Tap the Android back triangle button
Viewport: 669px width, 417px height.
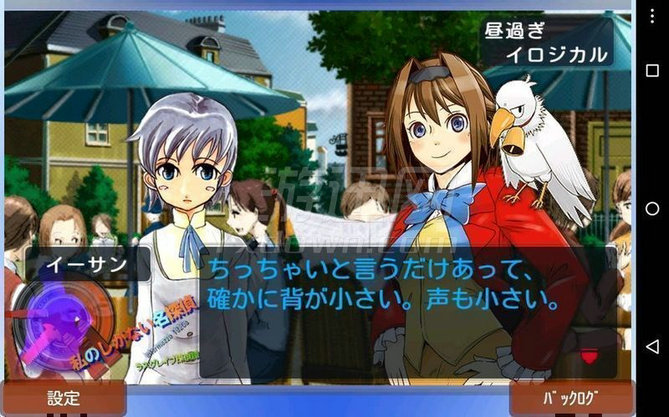point(652,346)
